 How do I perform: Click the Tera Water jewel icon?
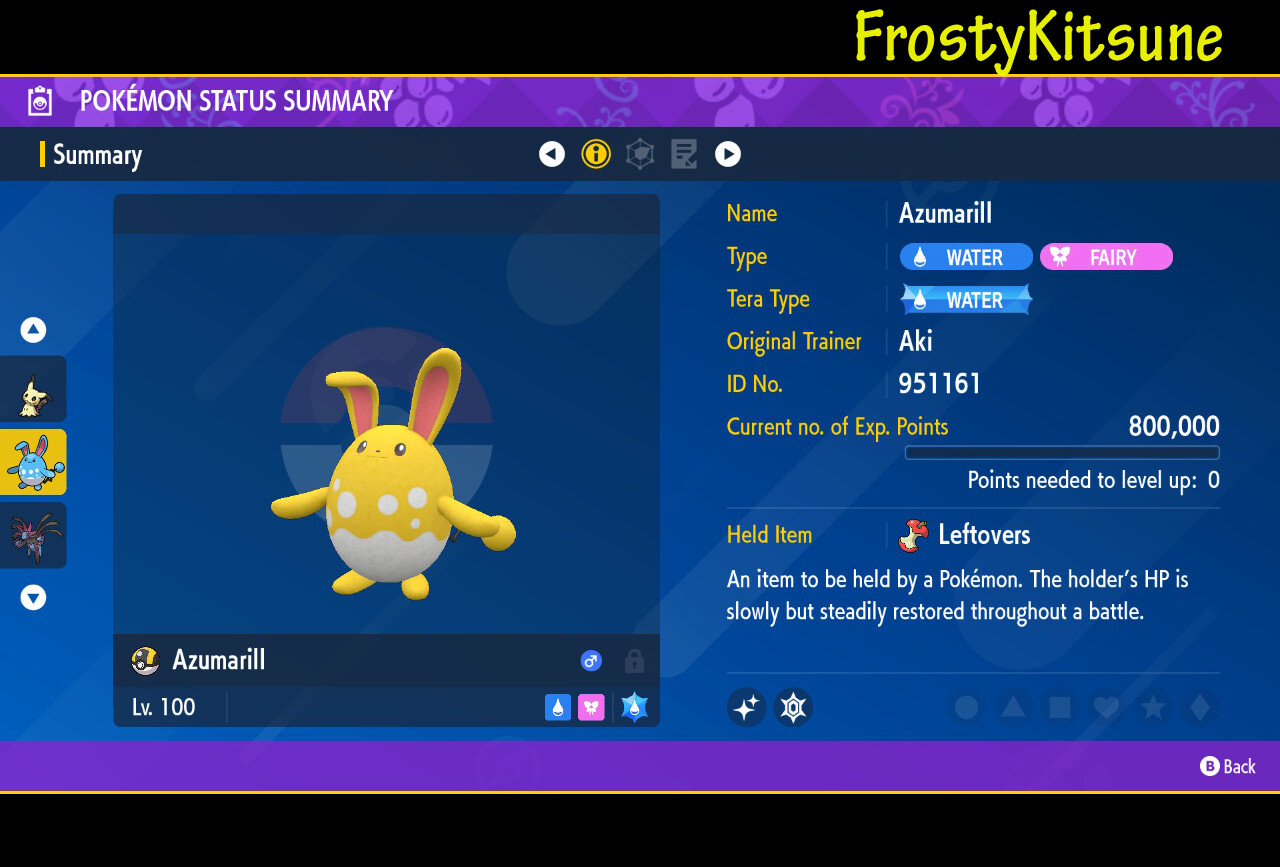pyautogui.click(x=634, y=707)
